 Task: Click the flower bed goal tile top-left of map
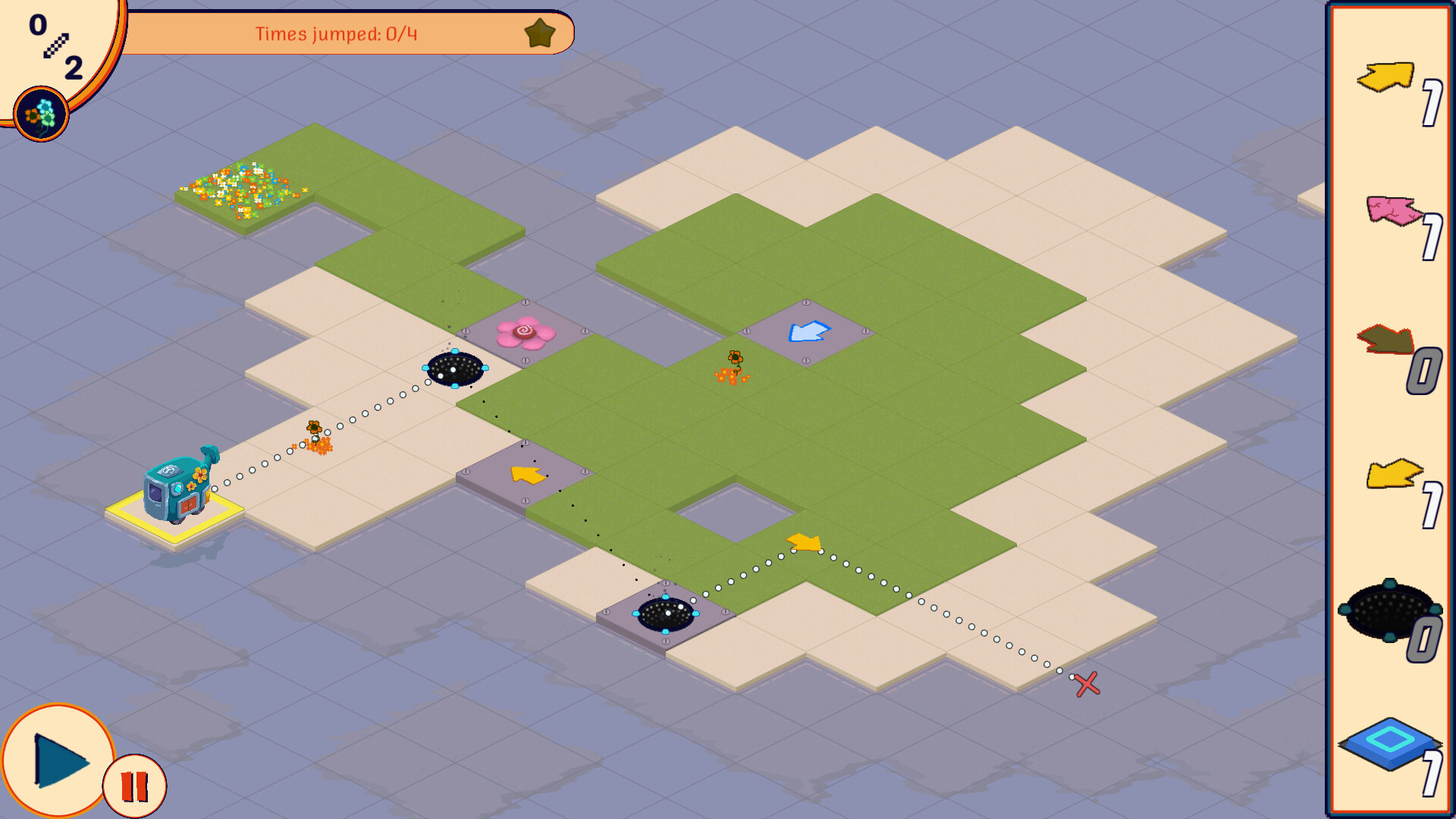pos(243,188)
